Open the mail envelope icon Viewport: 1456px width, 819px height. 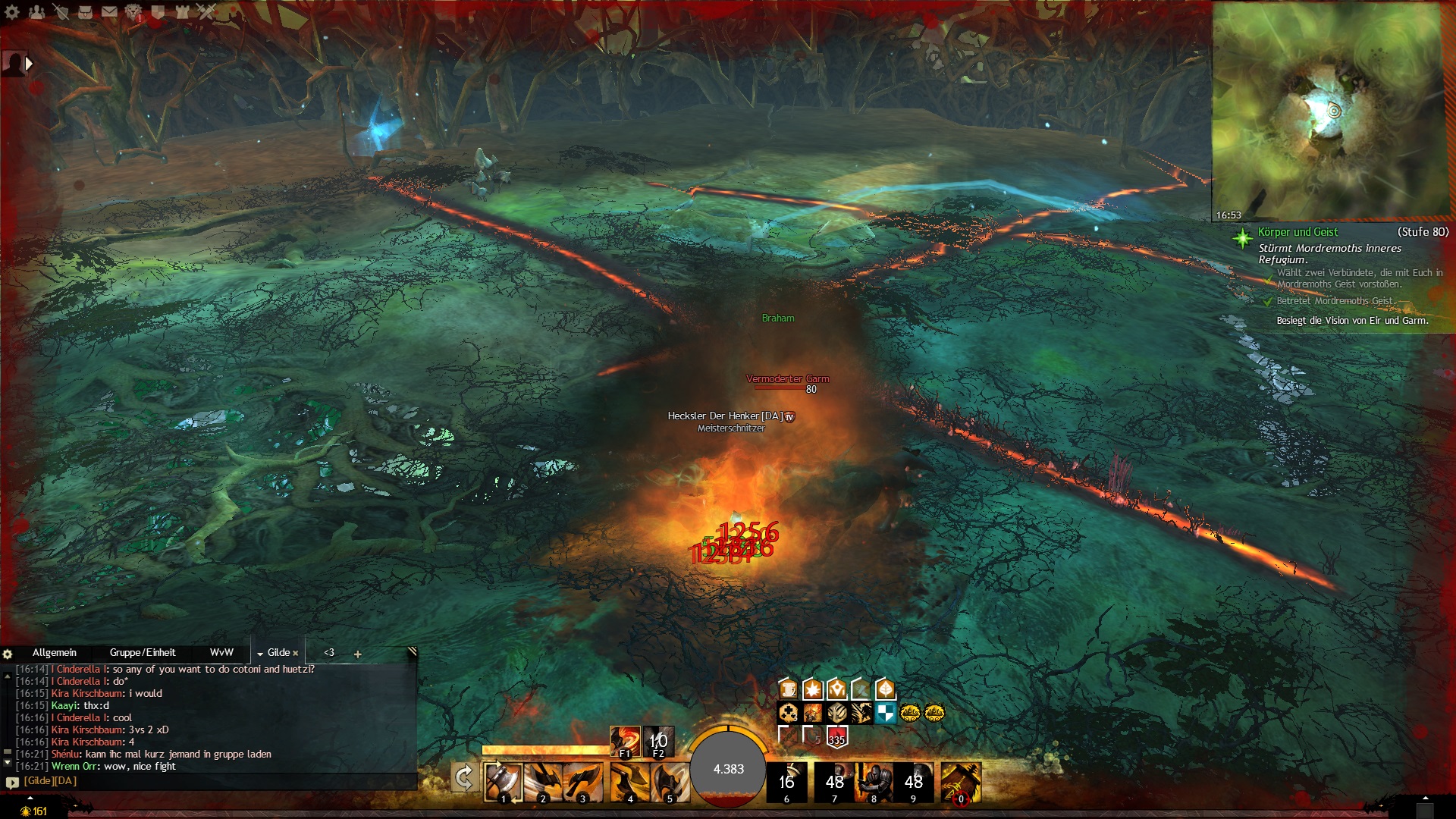[109, 11]
